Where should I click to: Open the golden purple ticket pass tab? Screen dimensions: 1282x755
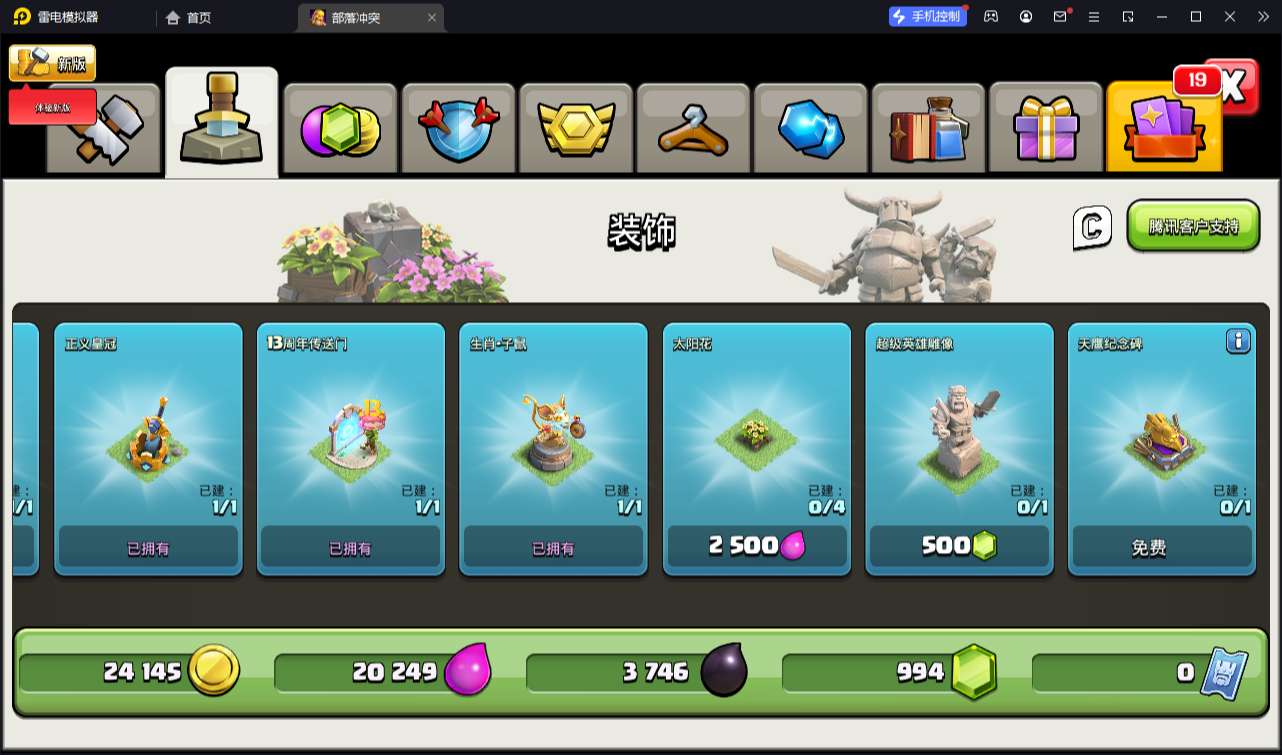coord(1163,129)
